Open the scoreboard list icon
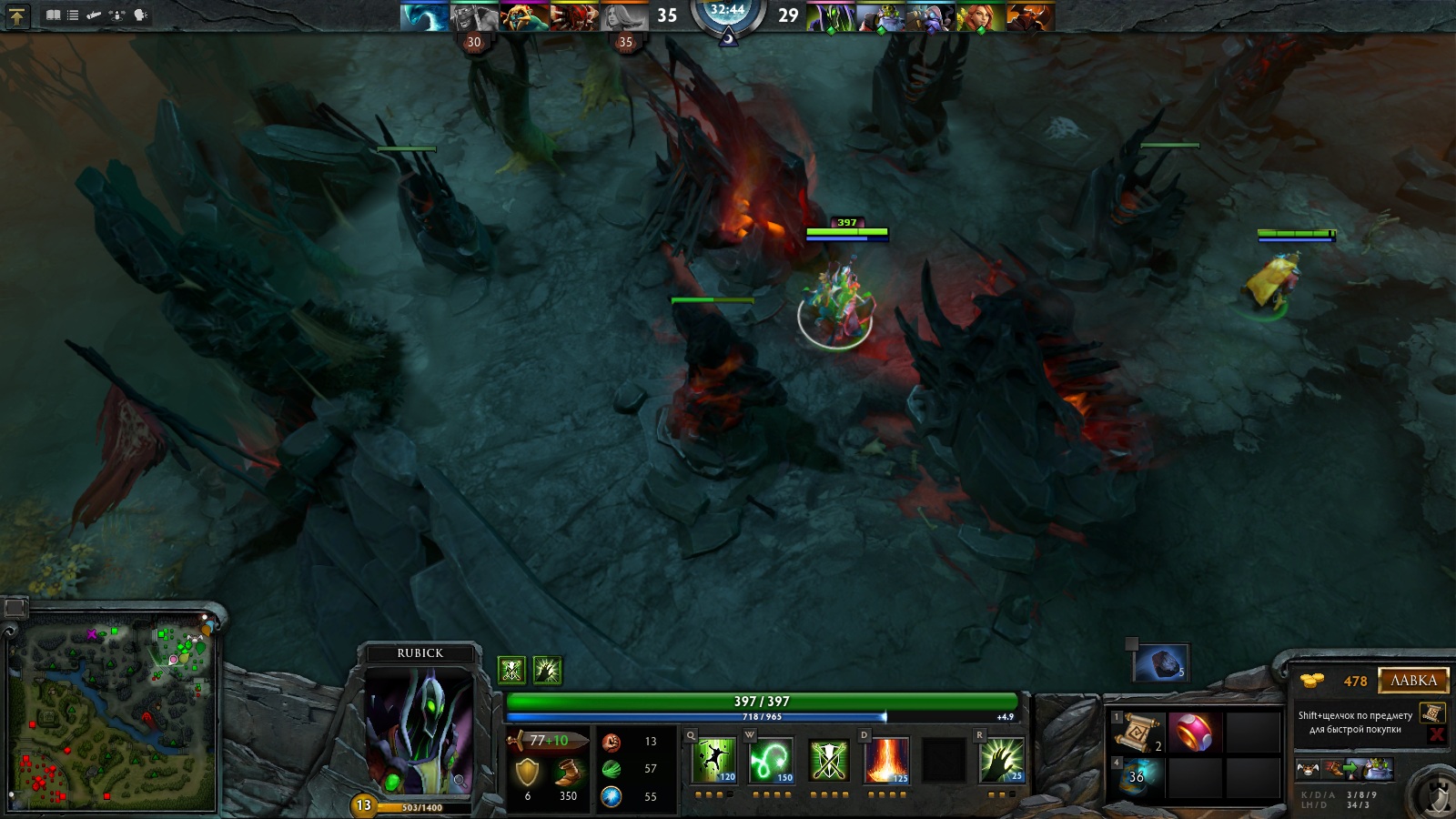Screen dimensions: 1456x819 [x=73, y=15]
